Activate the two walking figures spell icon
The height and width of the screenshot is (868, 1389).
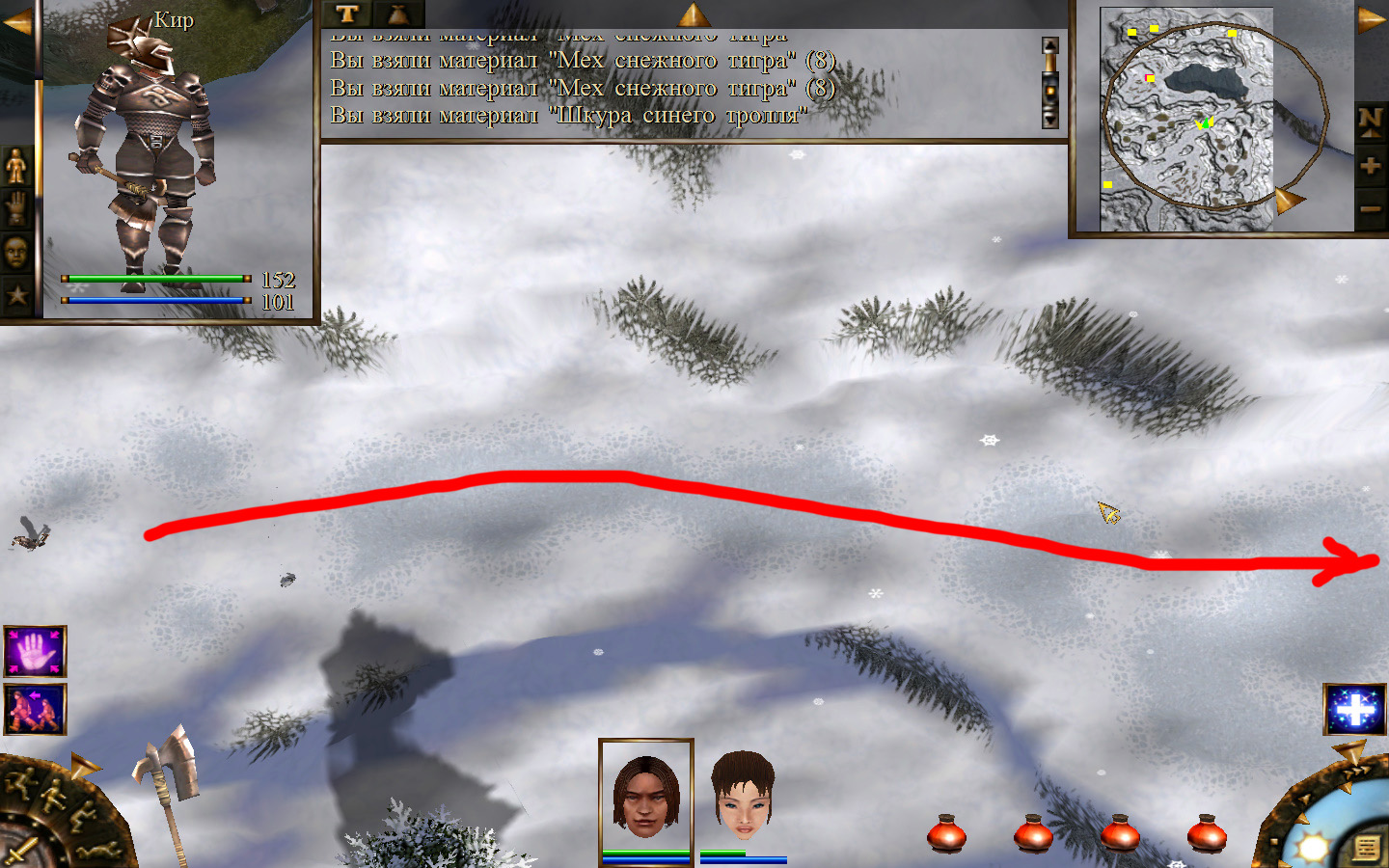[35, 710]
